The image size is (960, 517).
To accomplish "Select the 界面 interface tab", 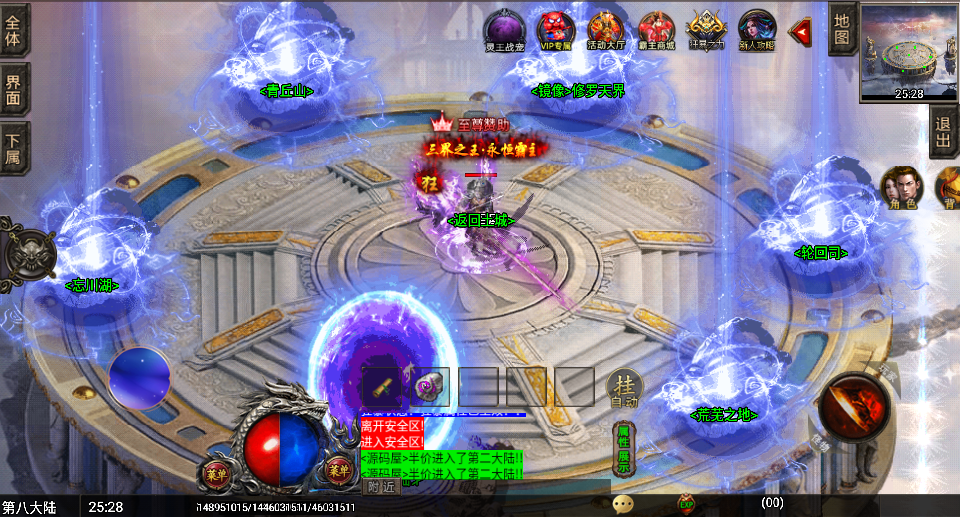I will (14, 88).
